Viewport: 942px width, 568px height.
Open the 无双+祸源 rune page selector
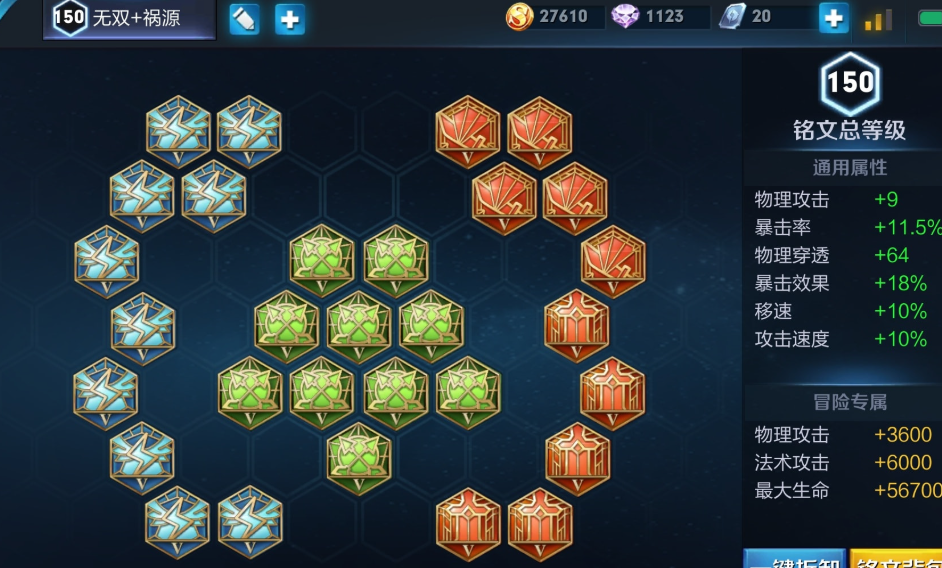[x=129, y=19]
